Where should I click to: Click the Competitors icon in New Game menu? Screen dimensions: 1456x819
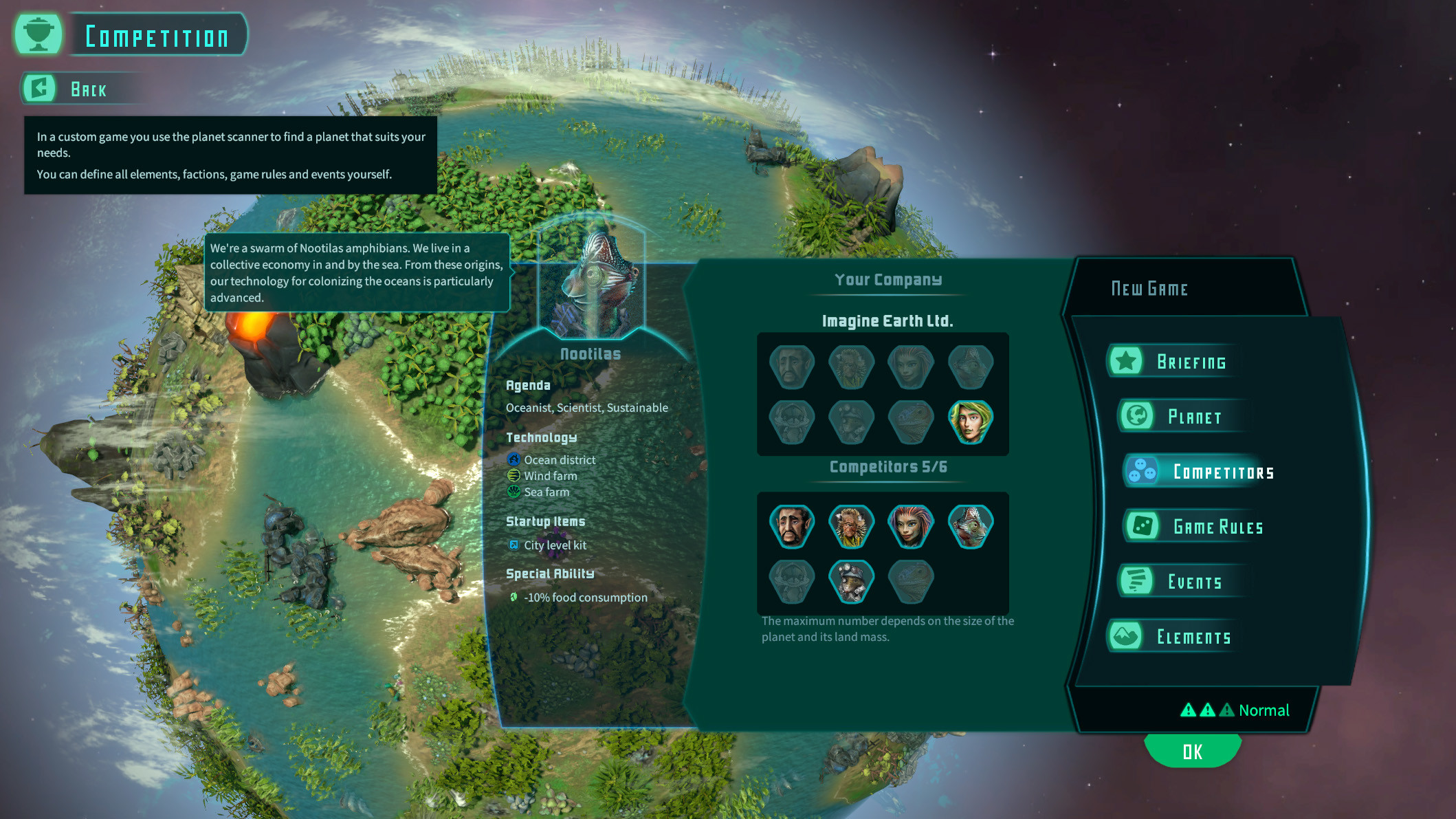[1143, 472]
